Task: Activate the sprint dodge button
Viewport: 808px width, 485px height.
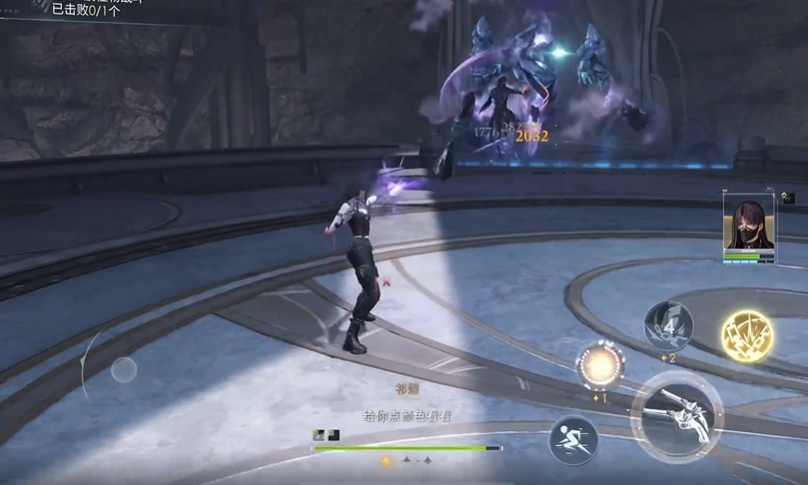Action: coord(573,440)
